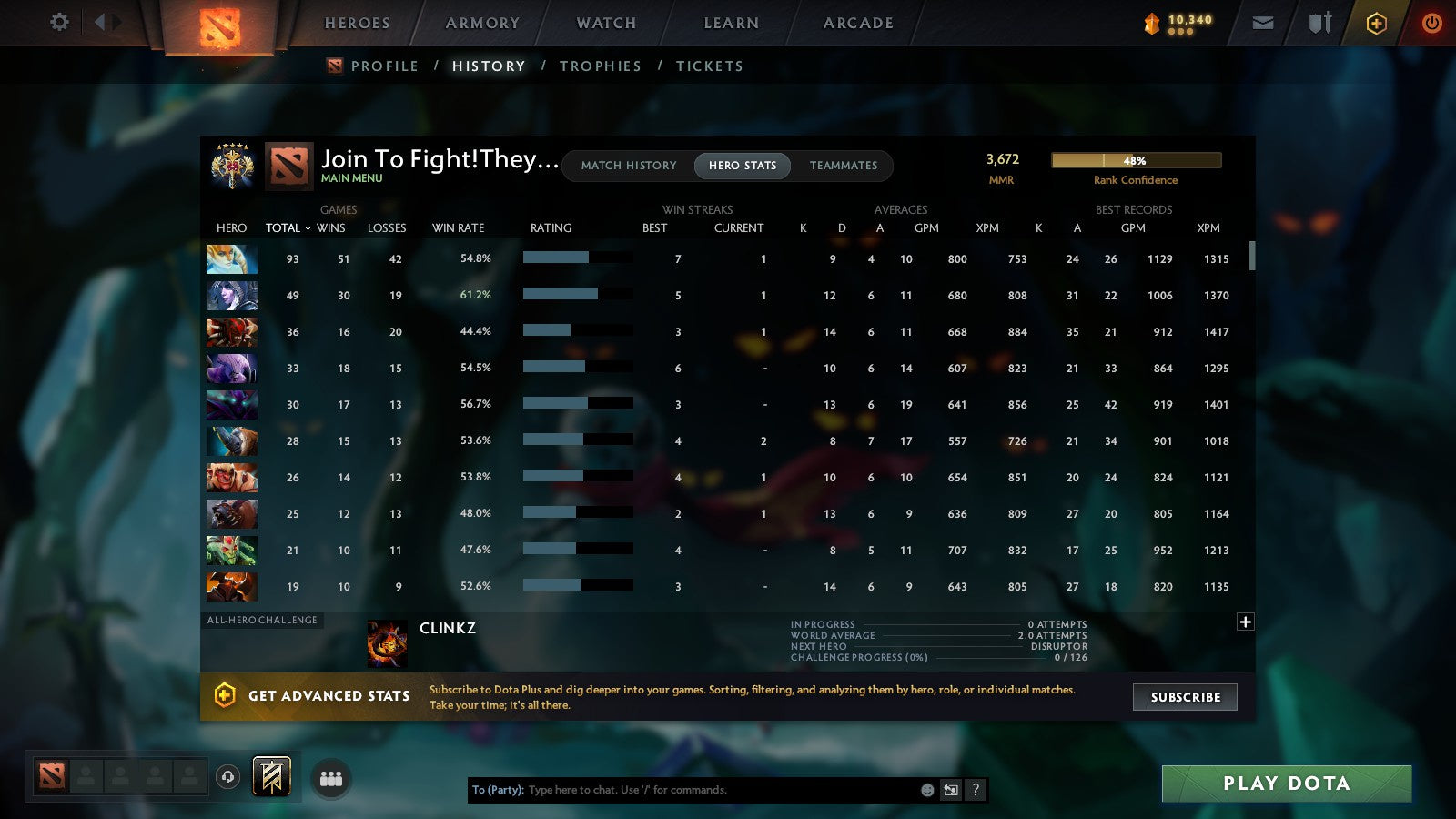Viewport: 1456px width, 819px height.
Task: Open the Watch menu
Action: 603,23
